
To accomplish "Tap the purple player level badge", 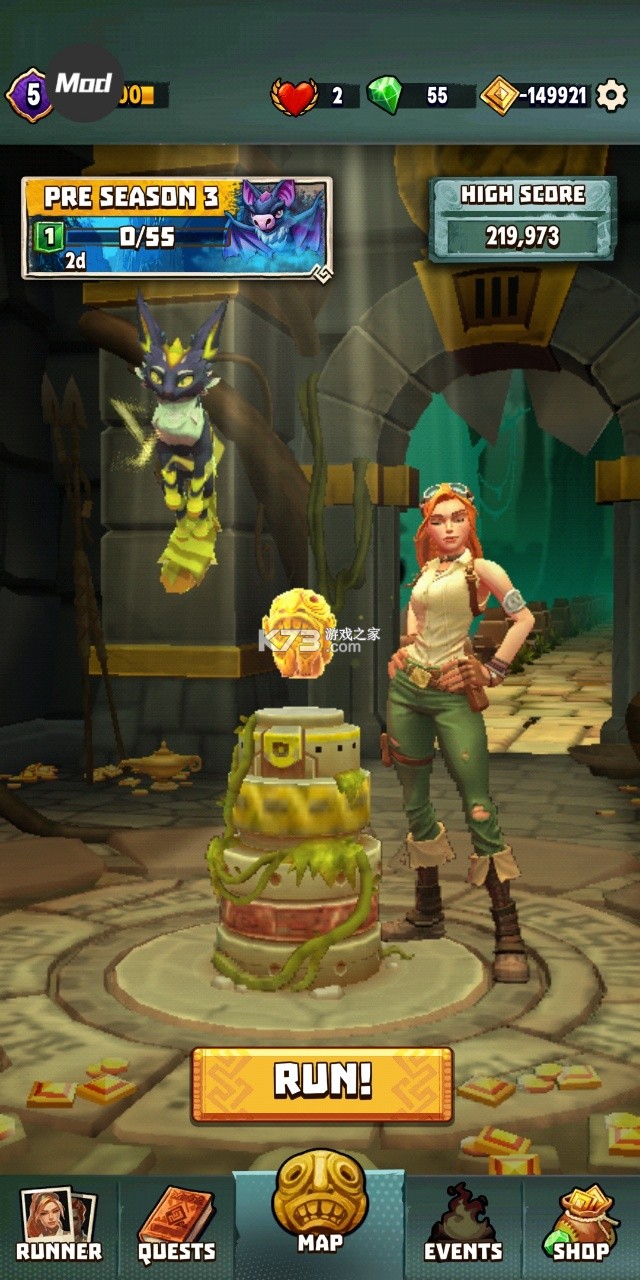I will 30,96.
